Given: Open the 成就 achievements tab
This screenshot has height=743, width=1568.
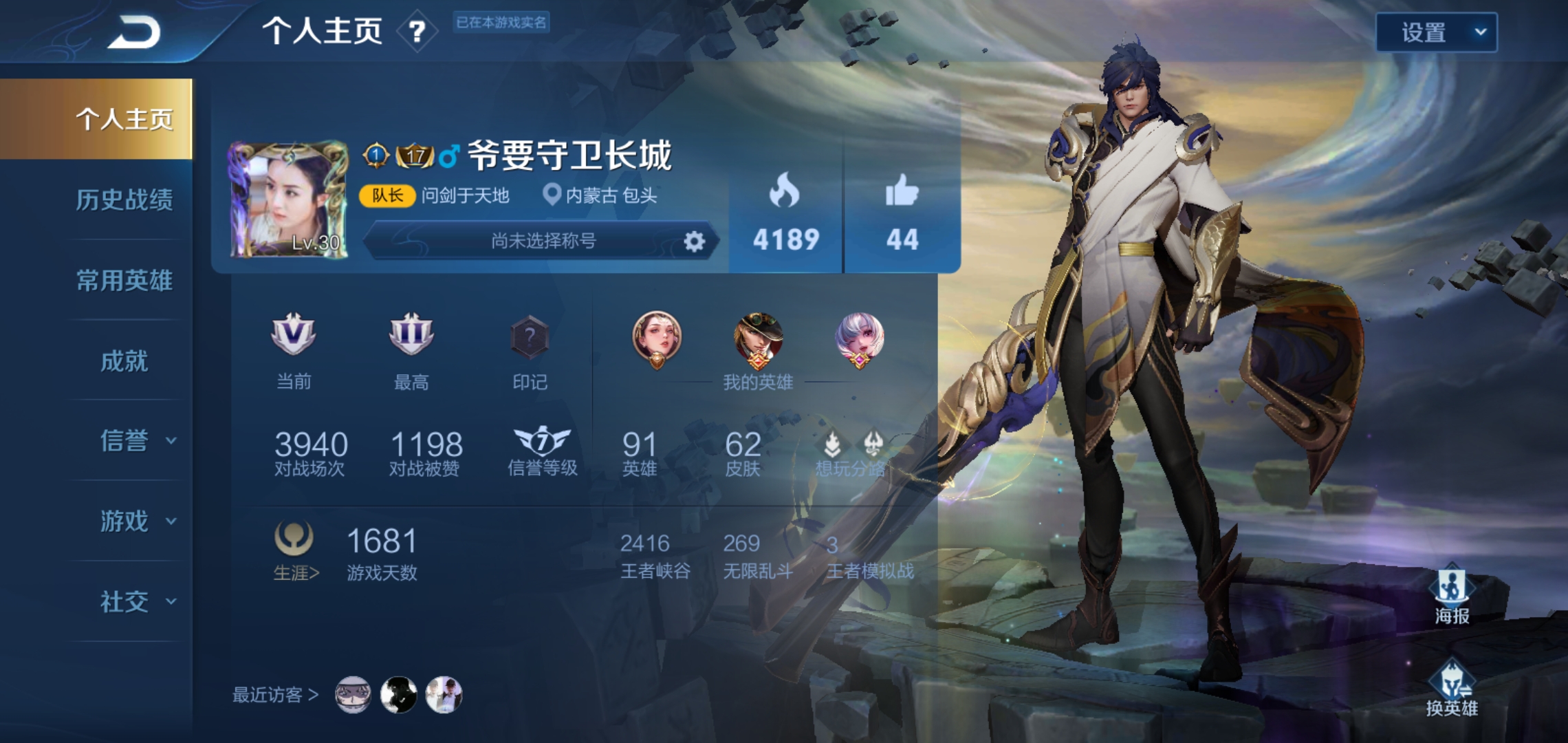Looking at the screenshot, I should 124,363.
